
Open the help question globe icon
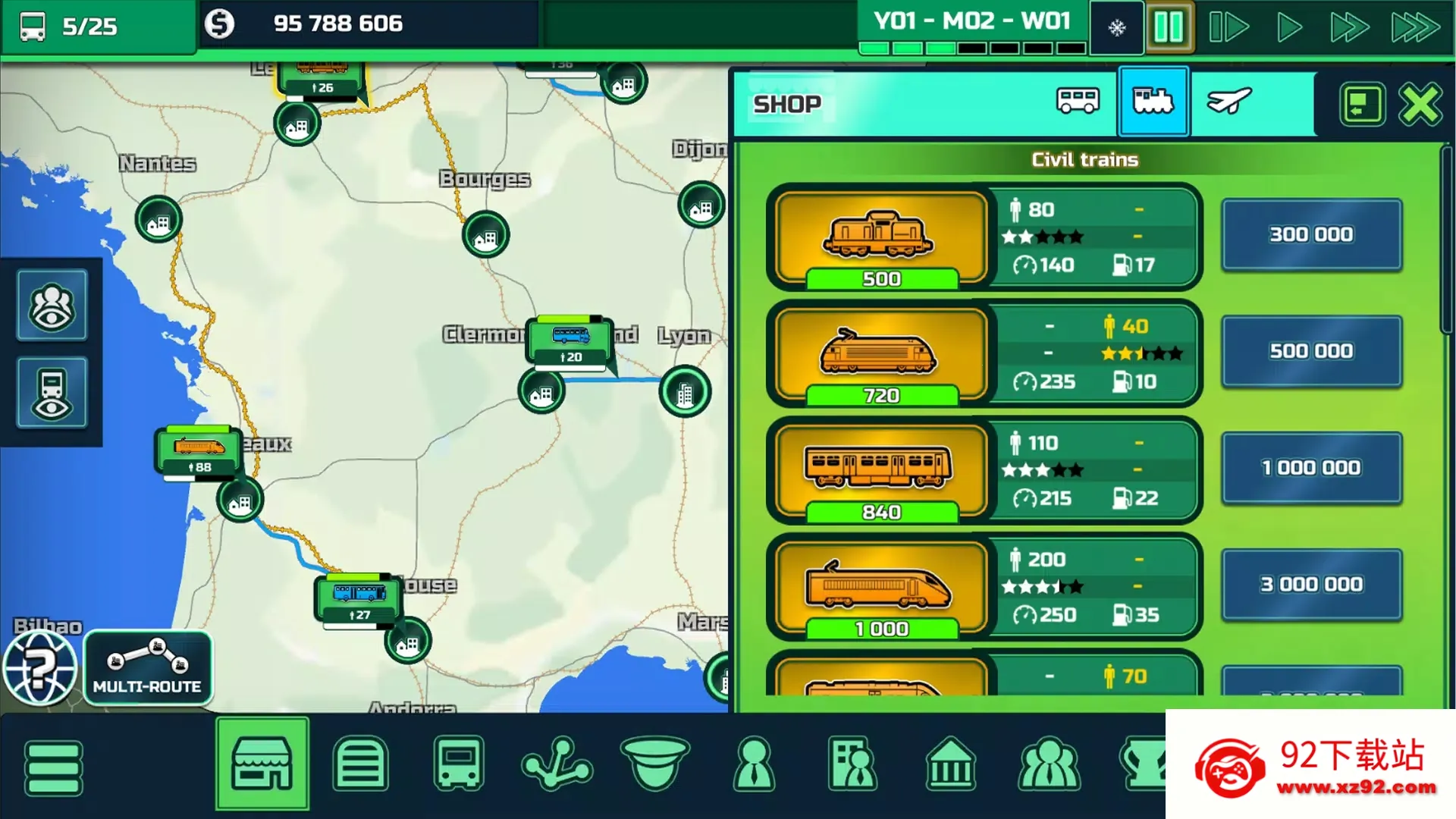pyautogui.click(x=39, y=667)
